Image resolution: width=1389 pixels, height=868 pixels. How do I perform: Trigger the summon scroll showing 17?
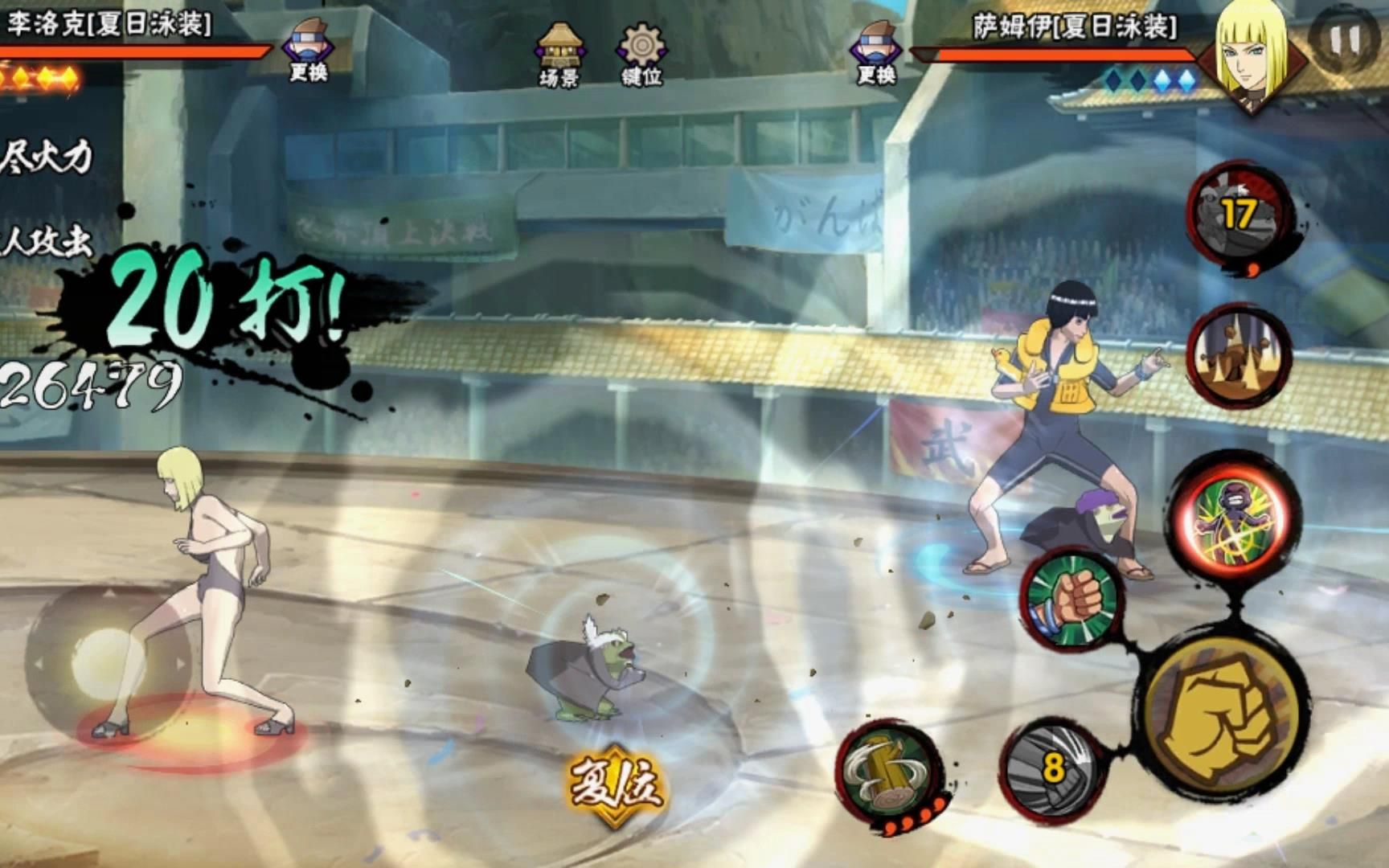[1238, 215]
